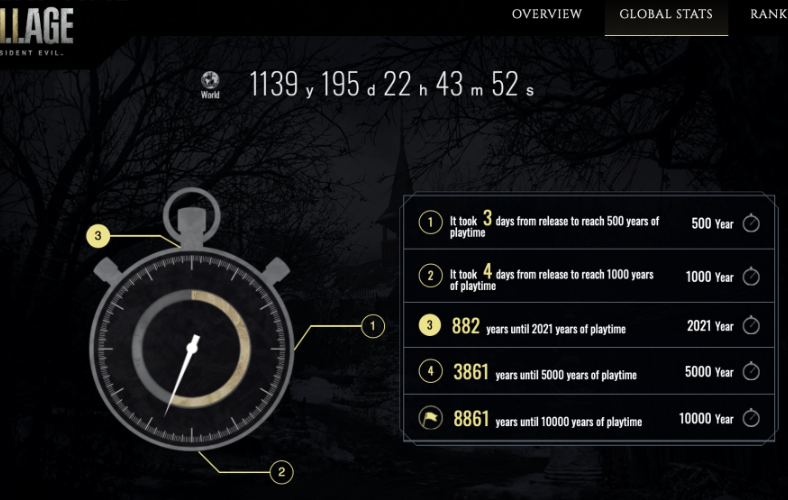
Task: Go to the Rank tab
Action: (x=768, y=14)
